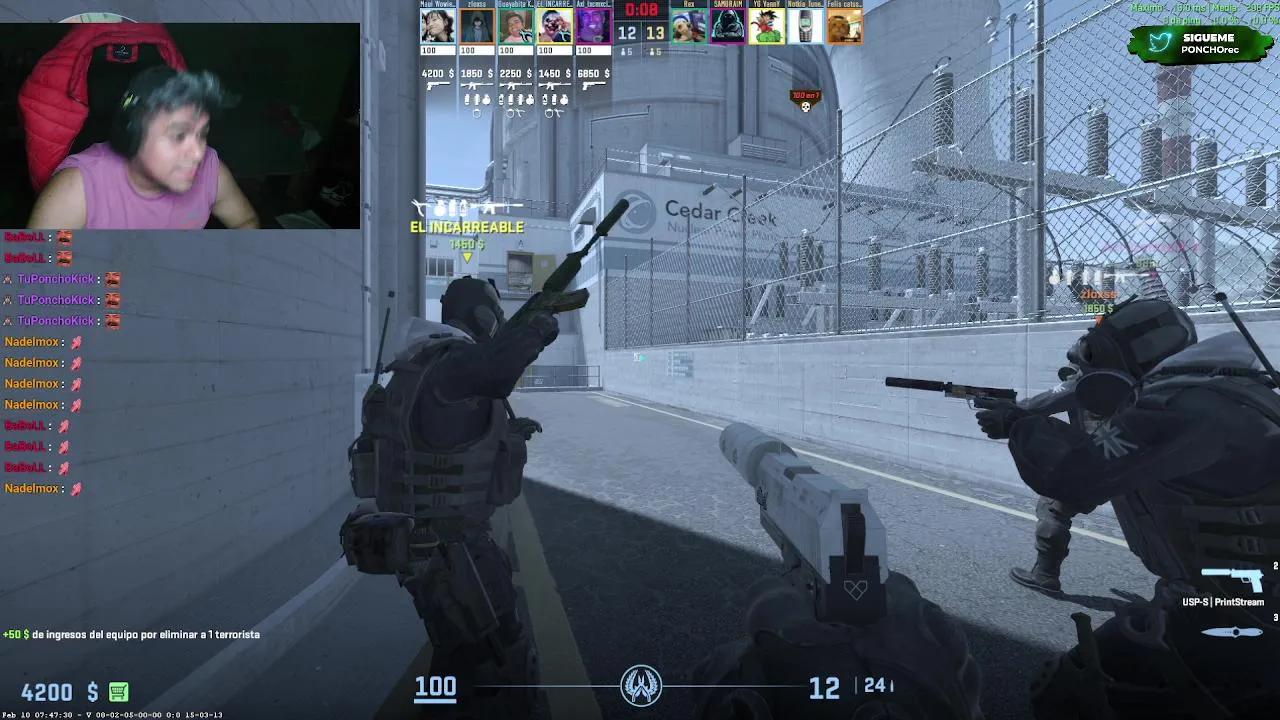Click the CS2 emblem at bottom center
The width and height of the screenshot is (1280, 720).
(x=640, y=685)
